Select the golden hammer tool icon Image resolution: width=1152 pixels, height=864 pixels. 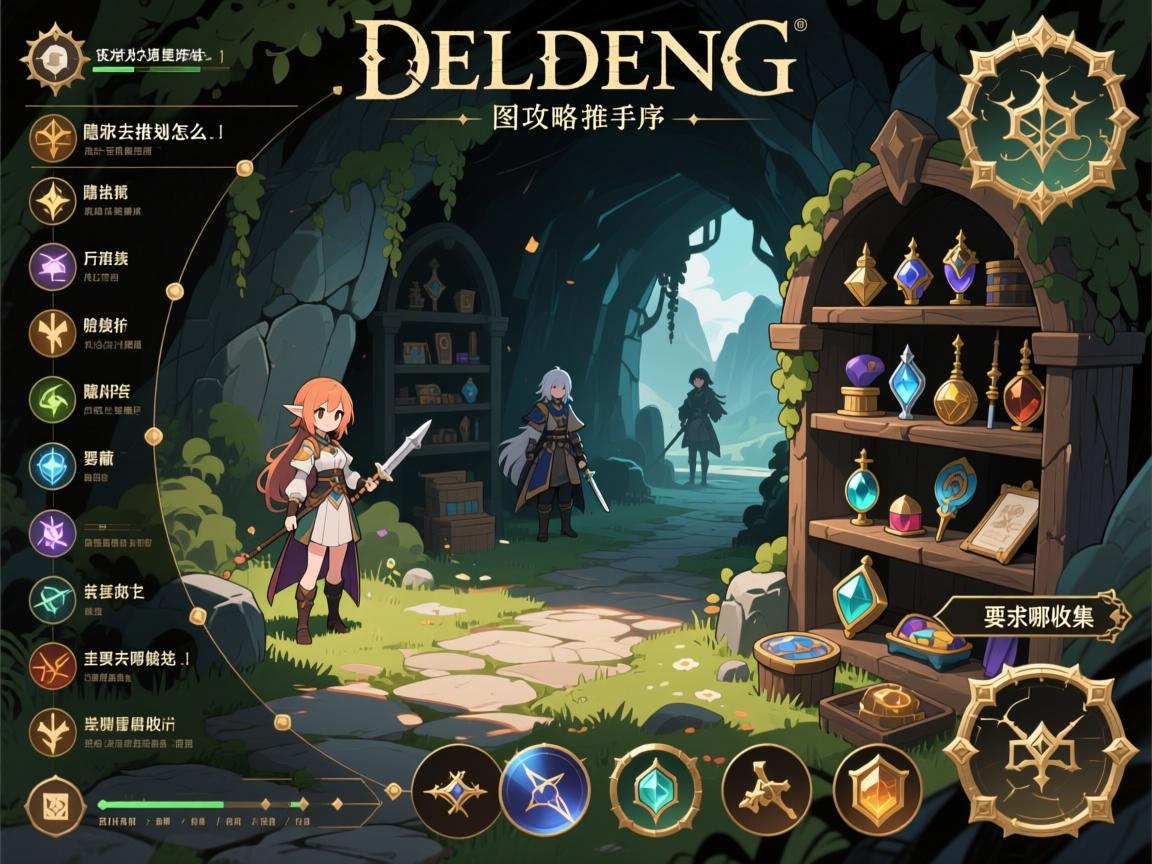[767, 789]
